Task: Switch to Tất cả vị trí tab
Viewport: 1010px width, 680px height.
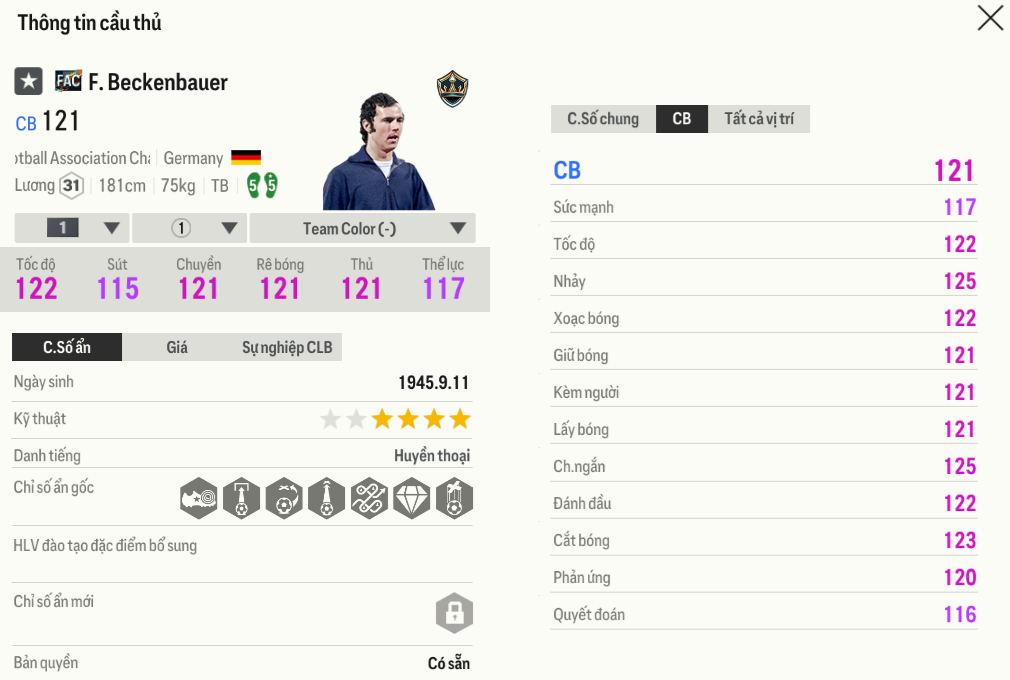Action: tap(759, 119)
